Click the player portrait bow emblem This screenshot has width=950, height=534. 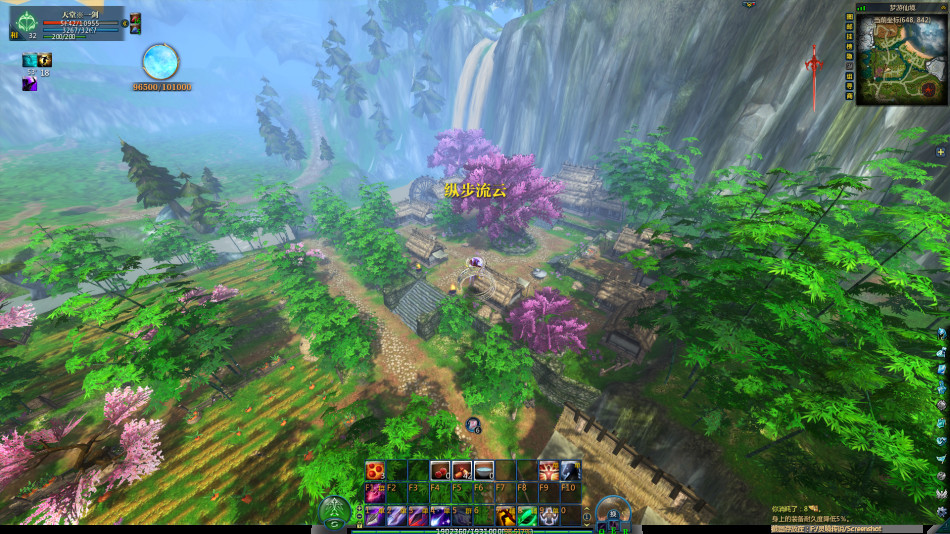click(x=27, y=20)
